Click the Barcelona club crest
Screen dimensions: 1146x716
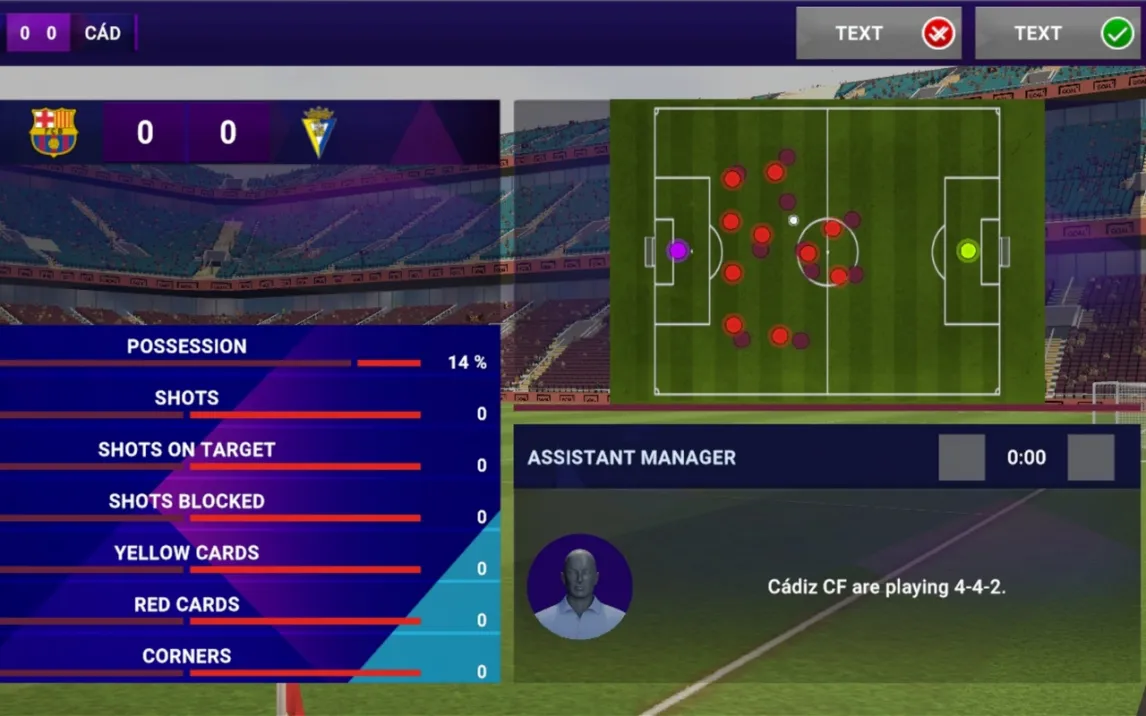pyautogui.click(x=54, y=132)
